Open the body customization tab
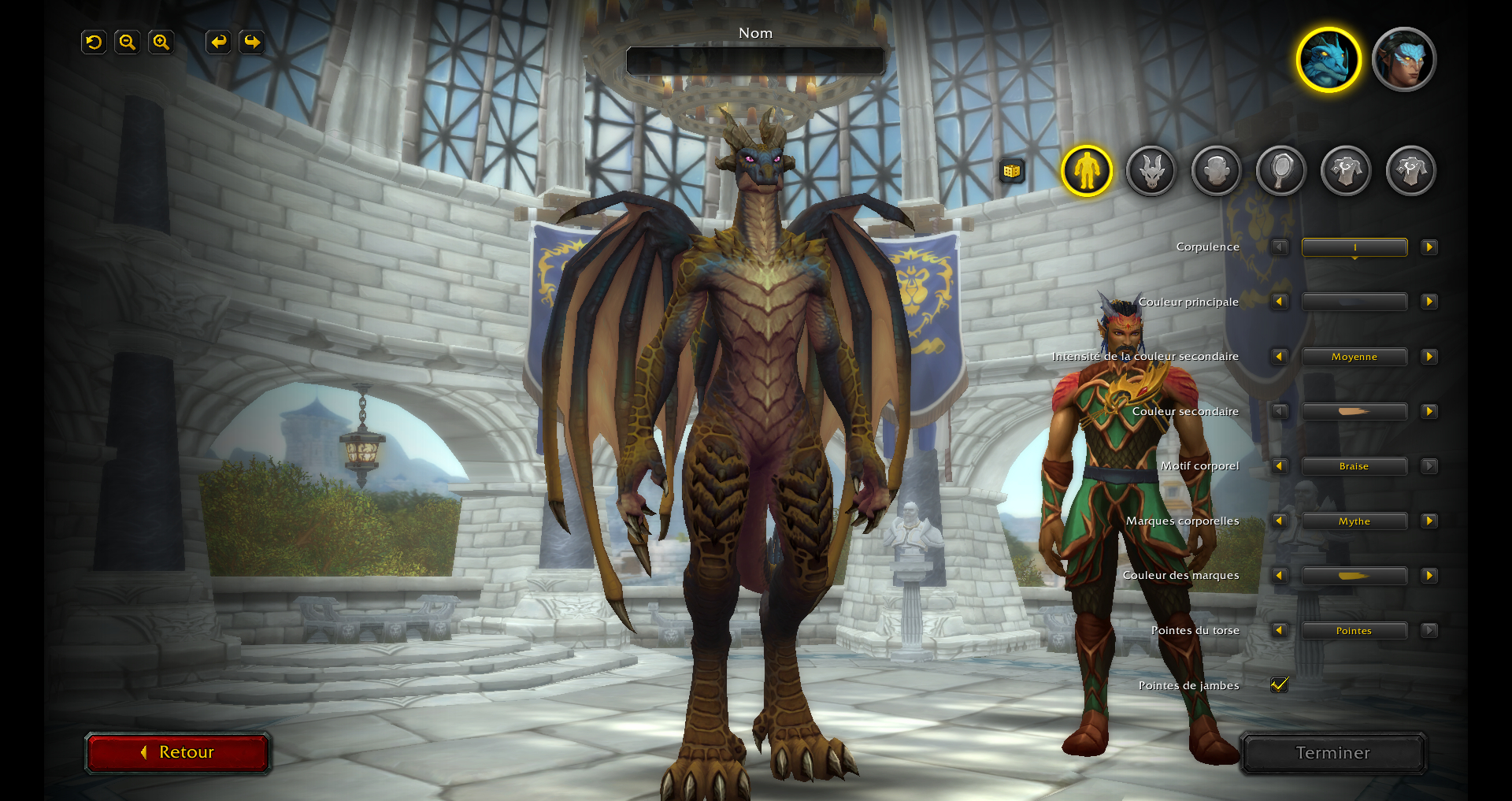The image size is (1512, 801). tap(1087, 170)
